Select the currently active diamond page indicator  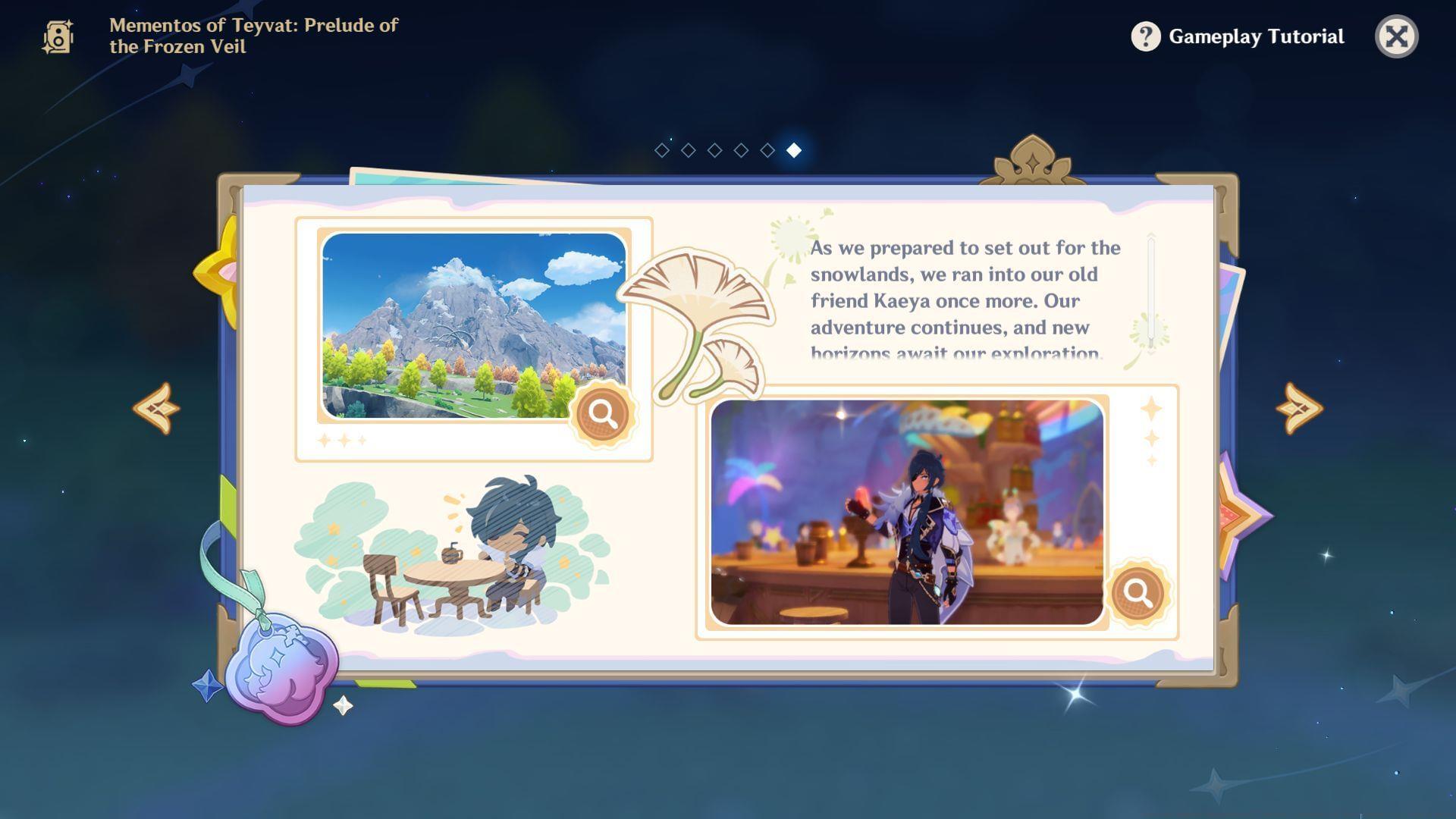[793, 149]
